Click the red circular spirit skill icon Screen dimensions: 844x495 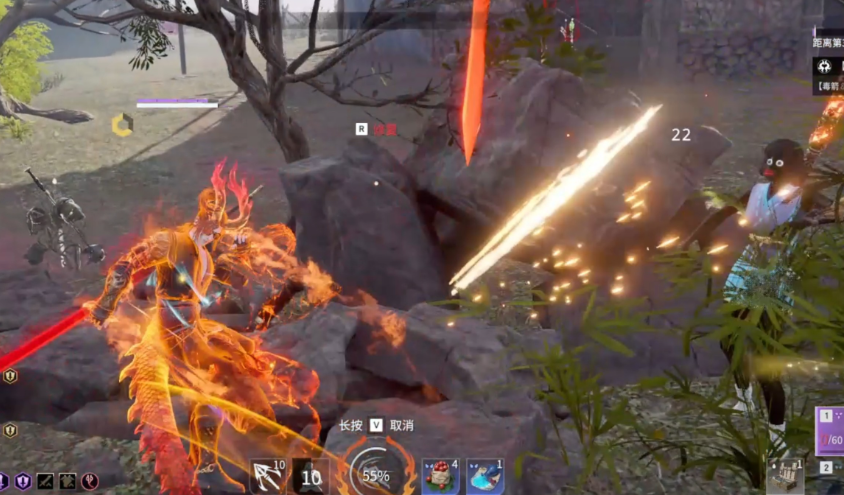[90, 481]
